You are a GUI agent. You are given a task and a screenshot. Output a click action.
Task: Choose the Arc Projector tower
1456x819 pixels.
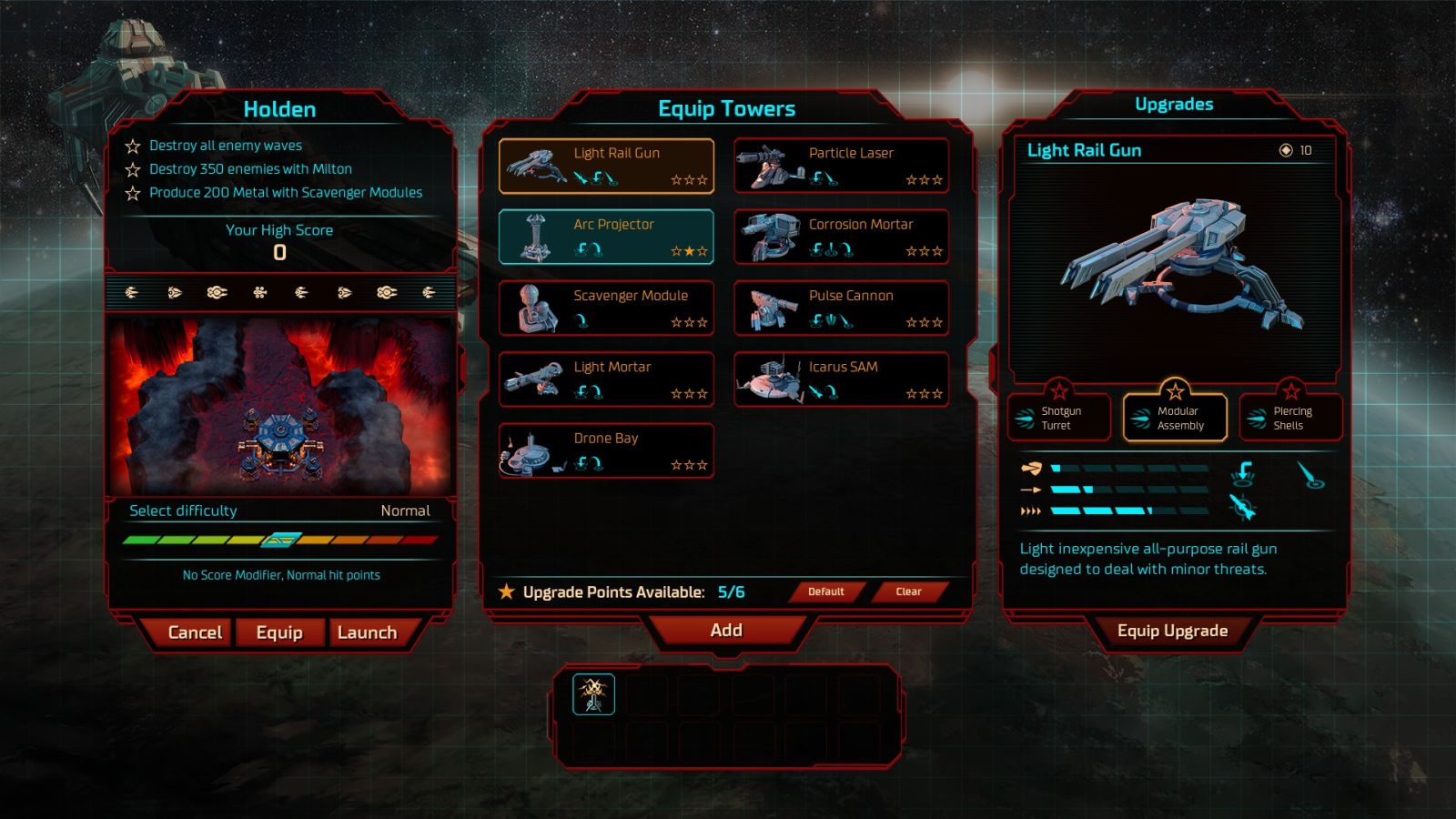tap(606, 237)
